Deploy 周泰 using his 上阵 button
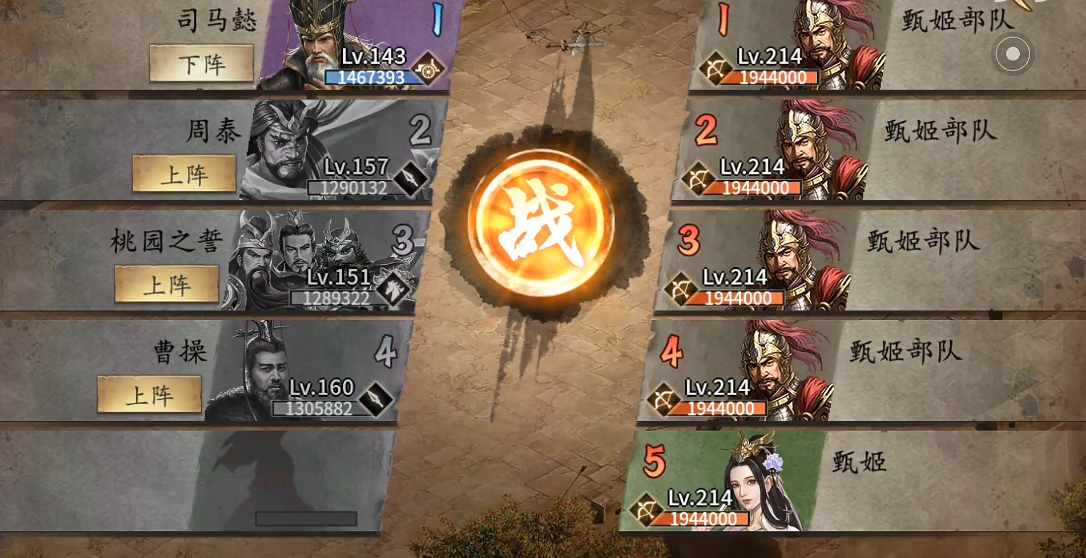This screenshot has width=1086, height=558. click(184, 174)
